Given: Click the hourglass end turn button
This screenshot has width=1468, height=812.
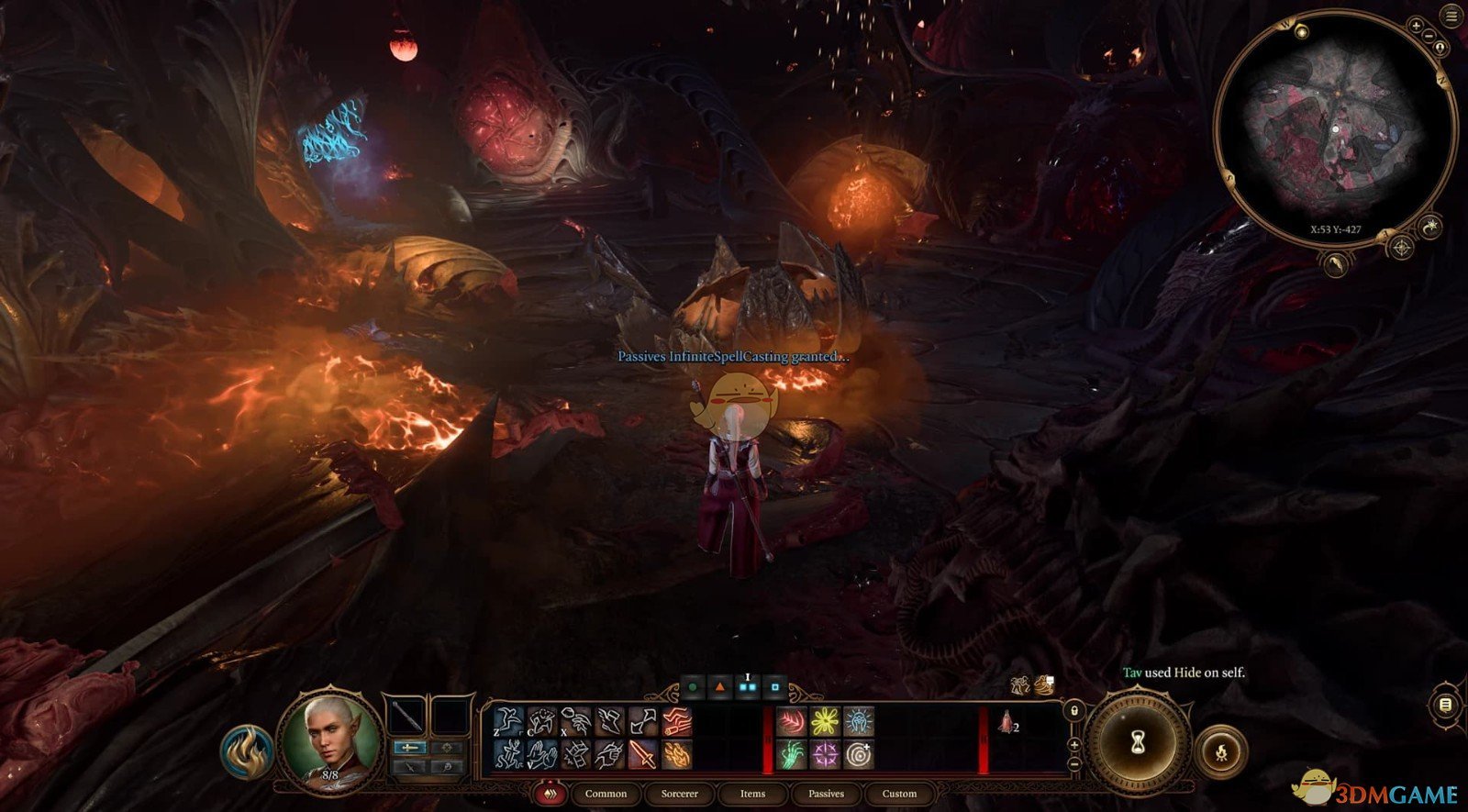Looking at the screenshot, I should tap(1139, 740).
